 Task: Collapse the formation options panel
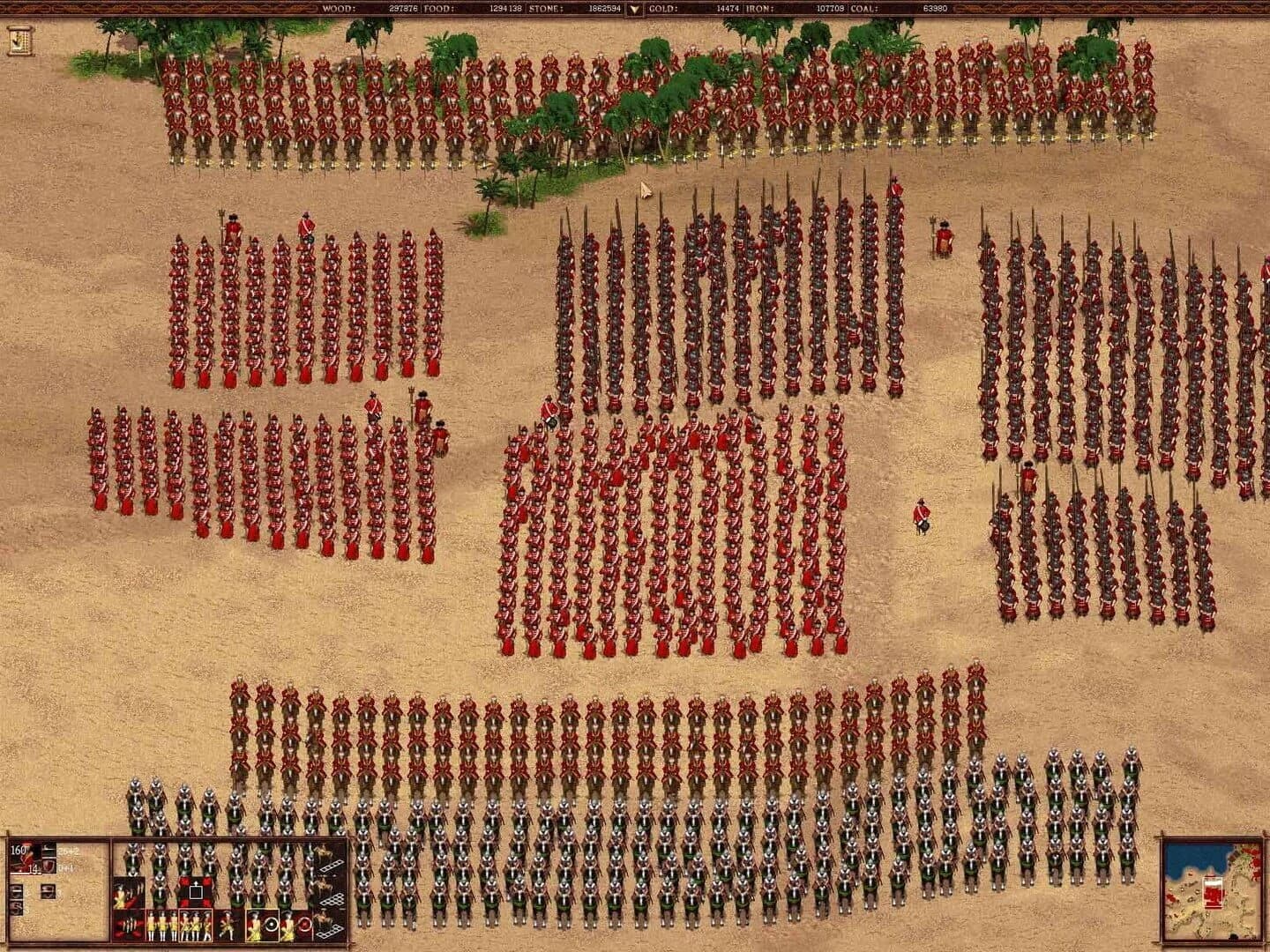point(16,889)
